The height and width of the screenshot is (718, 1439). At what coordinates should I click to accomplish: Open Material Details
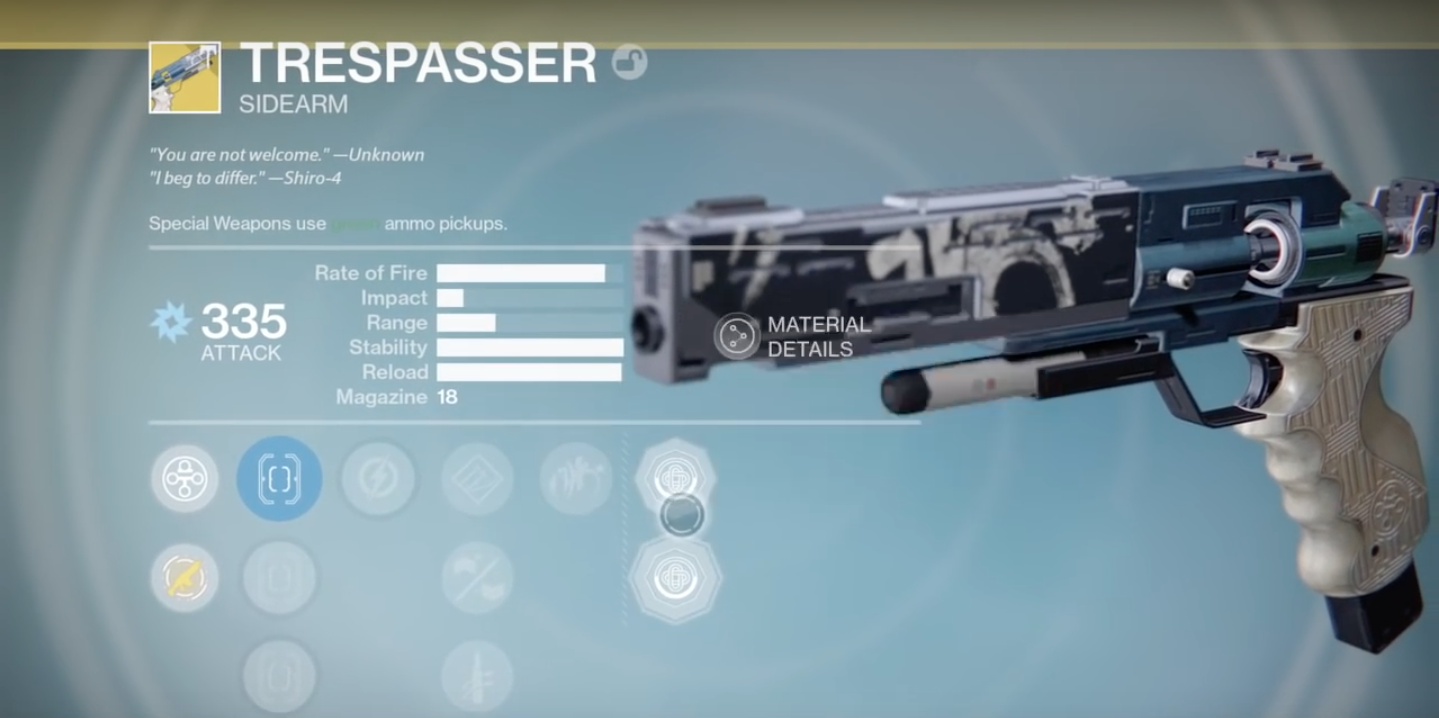737,336
